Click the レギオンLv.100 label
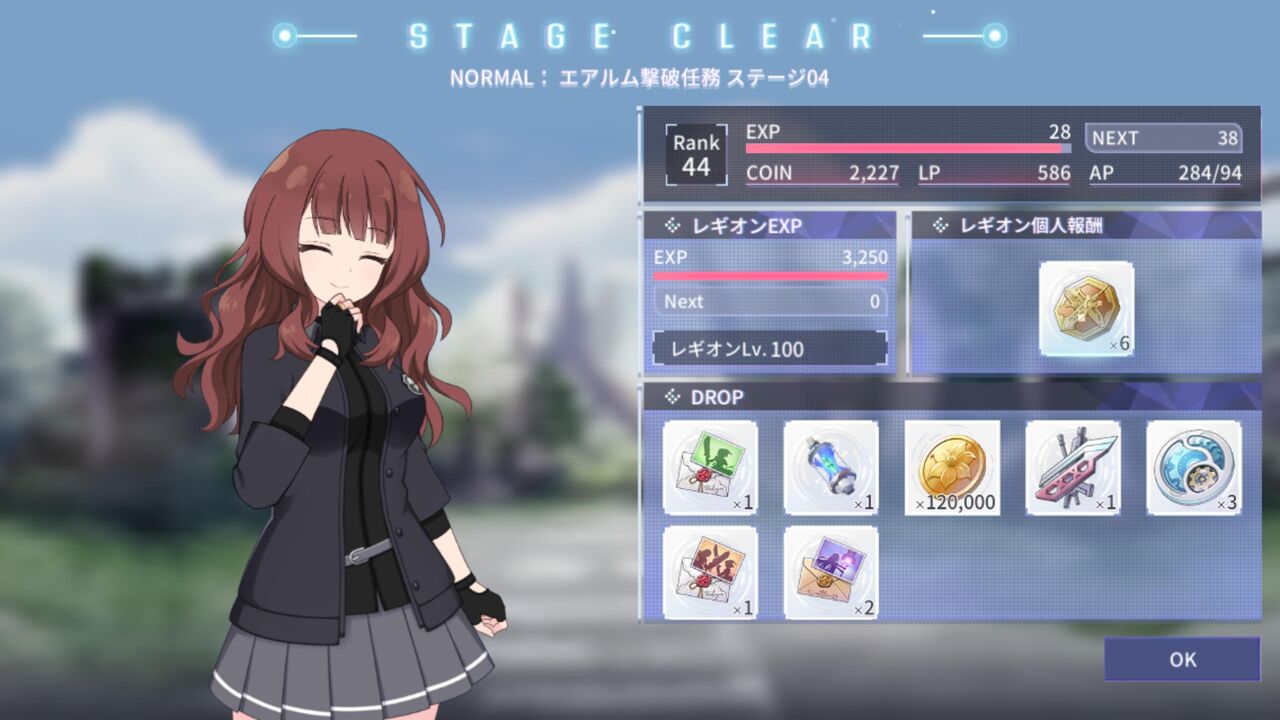 [770, 349]
